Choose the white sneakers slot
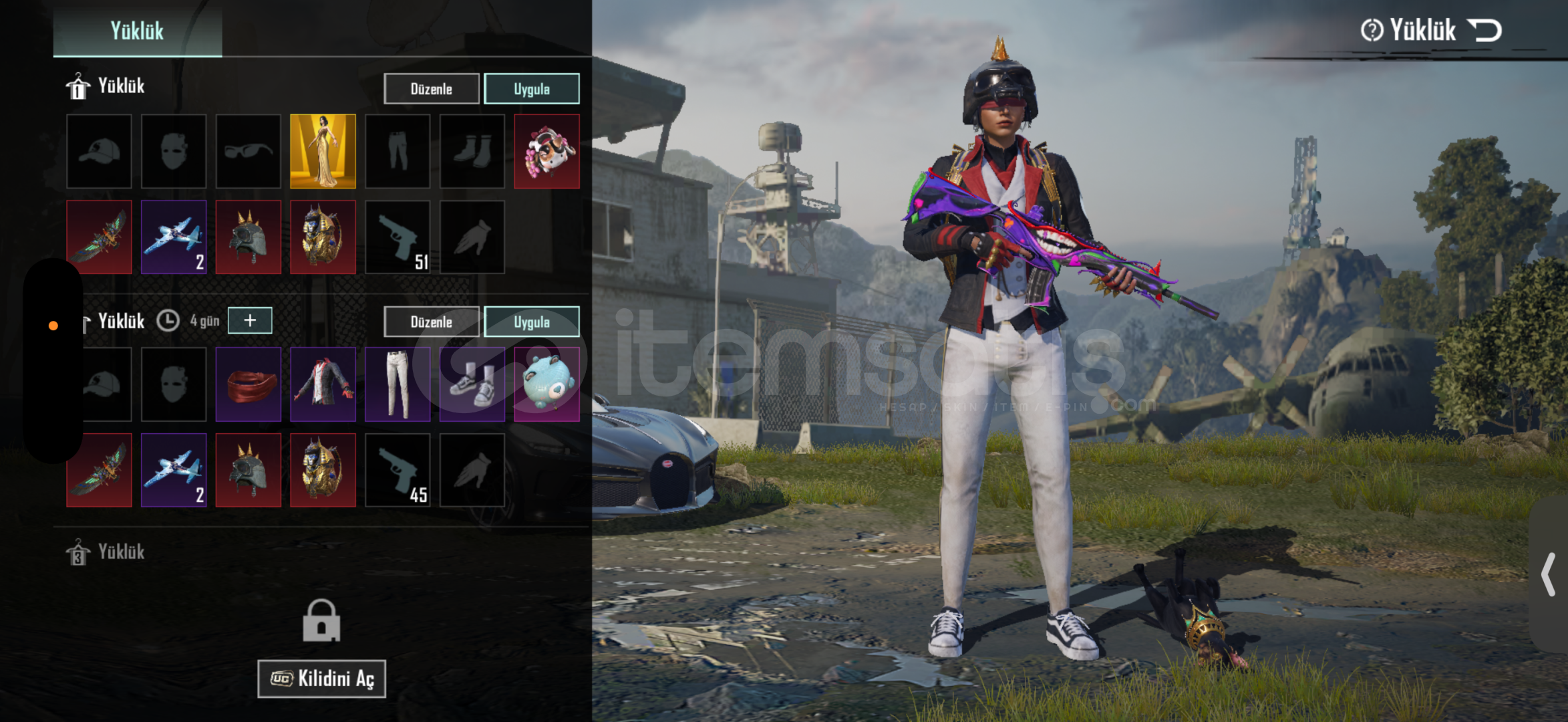The width and height of the screenshot is (1568, 722). 472,384
